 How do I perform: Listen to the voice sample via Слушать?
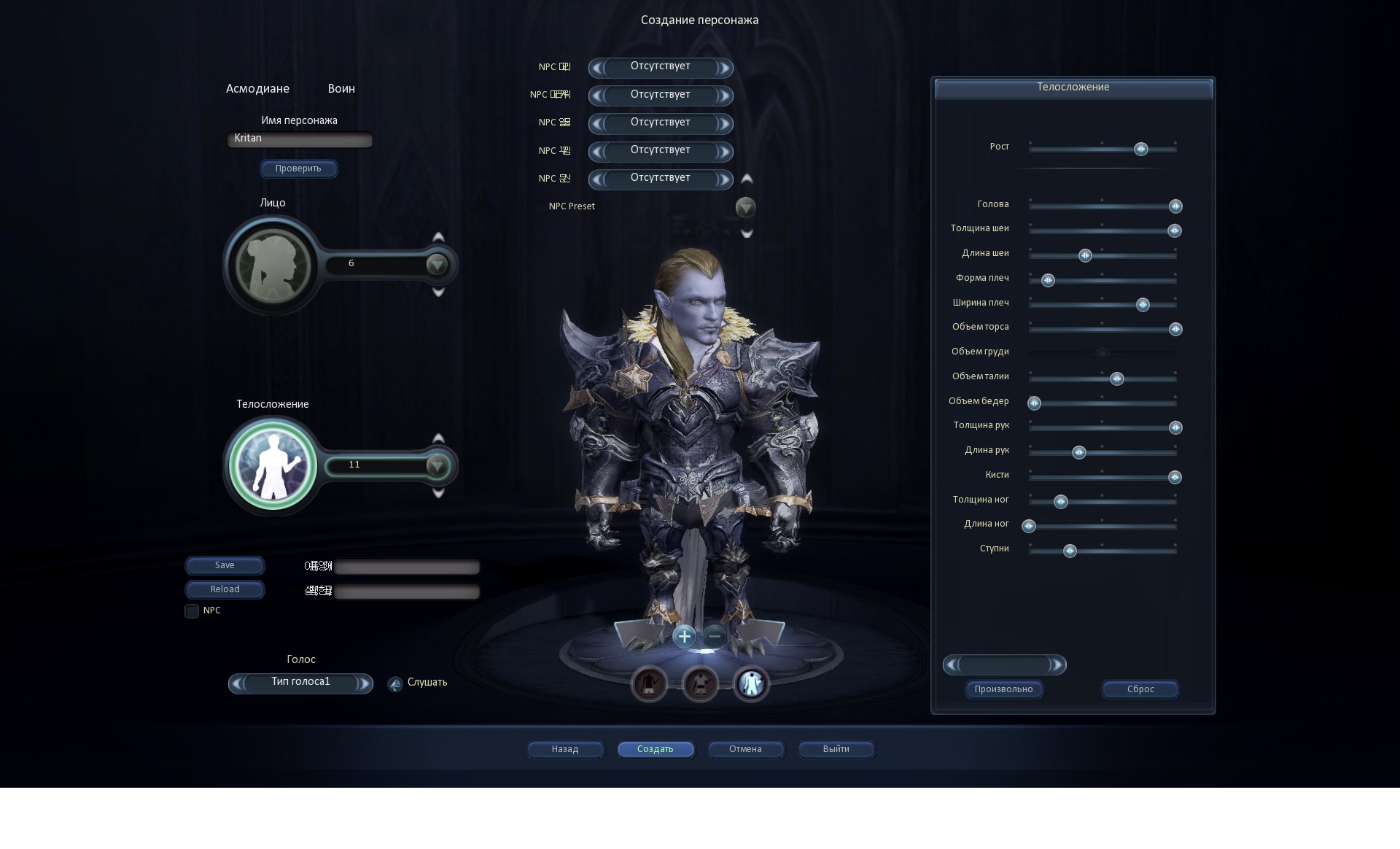(x=395, y=684)
